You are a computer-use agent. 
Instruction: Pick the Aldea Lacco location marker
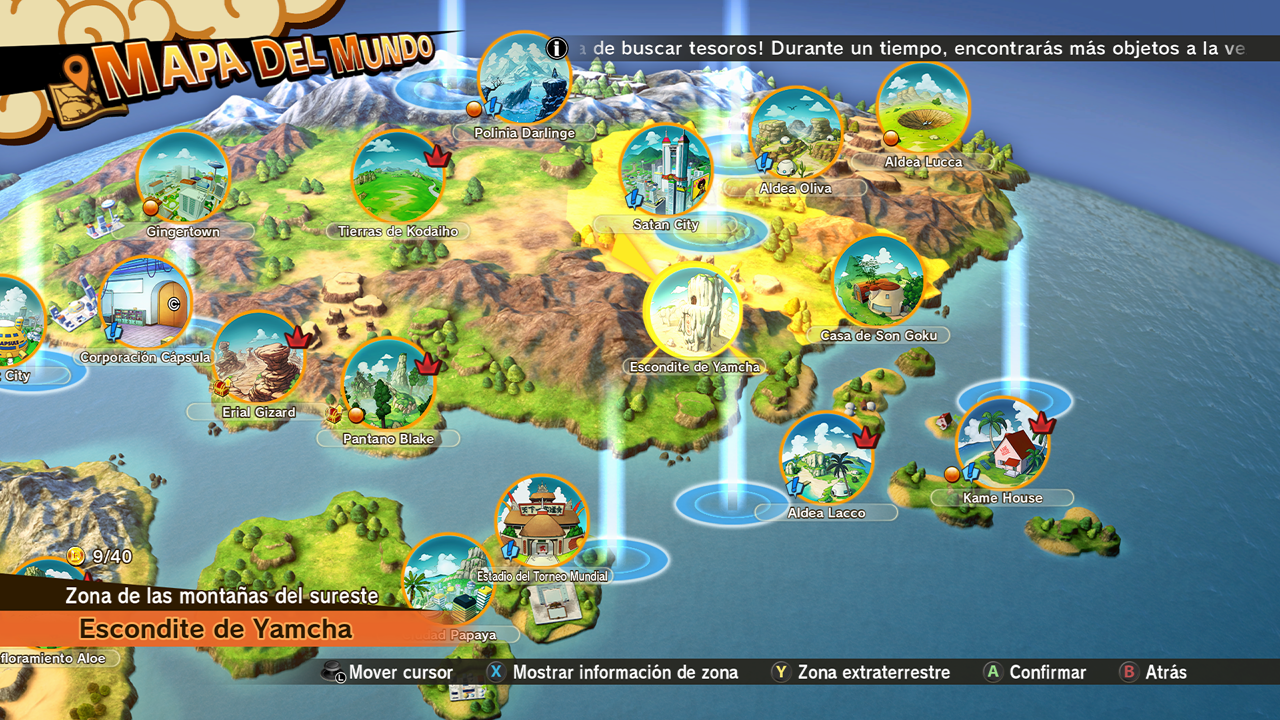(x=827, y=459)
